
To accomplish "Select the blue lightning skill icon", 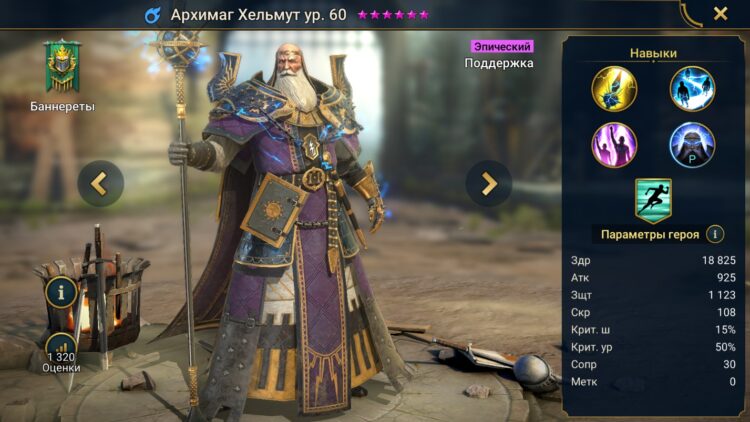I will [x=692, y=88].
